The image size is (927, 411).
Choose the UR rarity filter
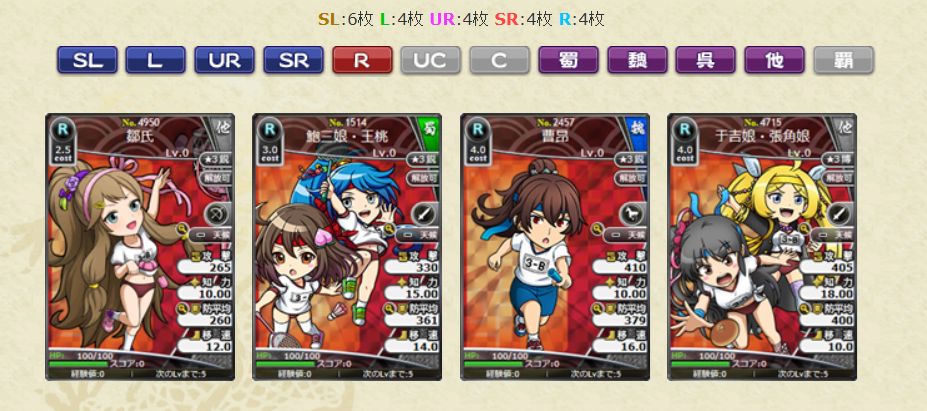pyautogui.click(x=224, y=60)
